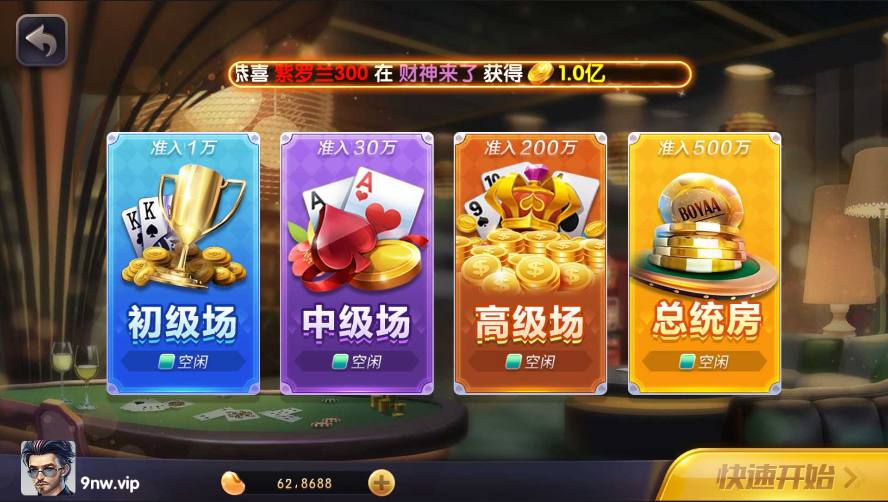Add more coins with the plus button
This screenshot has height=502, width=888.
(381, 483)
